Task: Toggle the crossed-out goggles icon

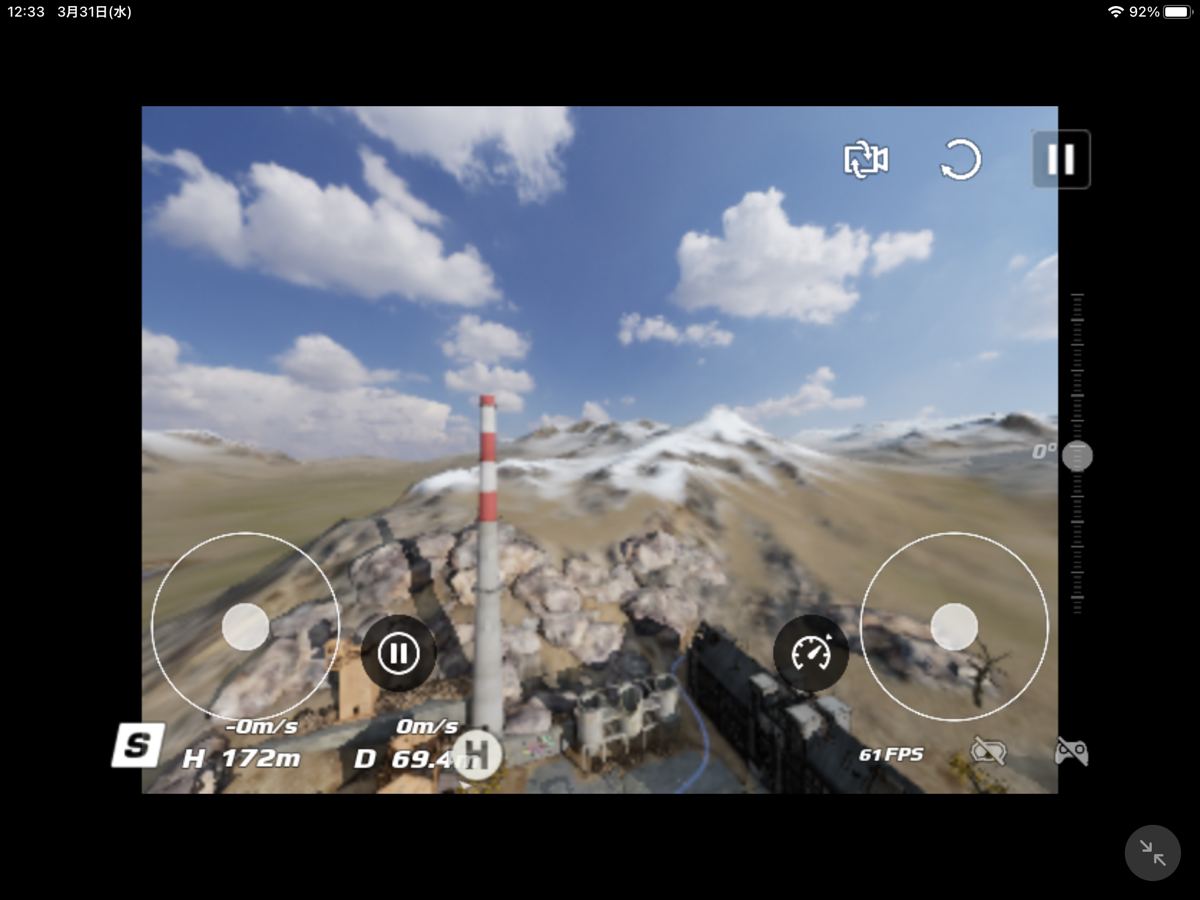Action: (988, 751)
